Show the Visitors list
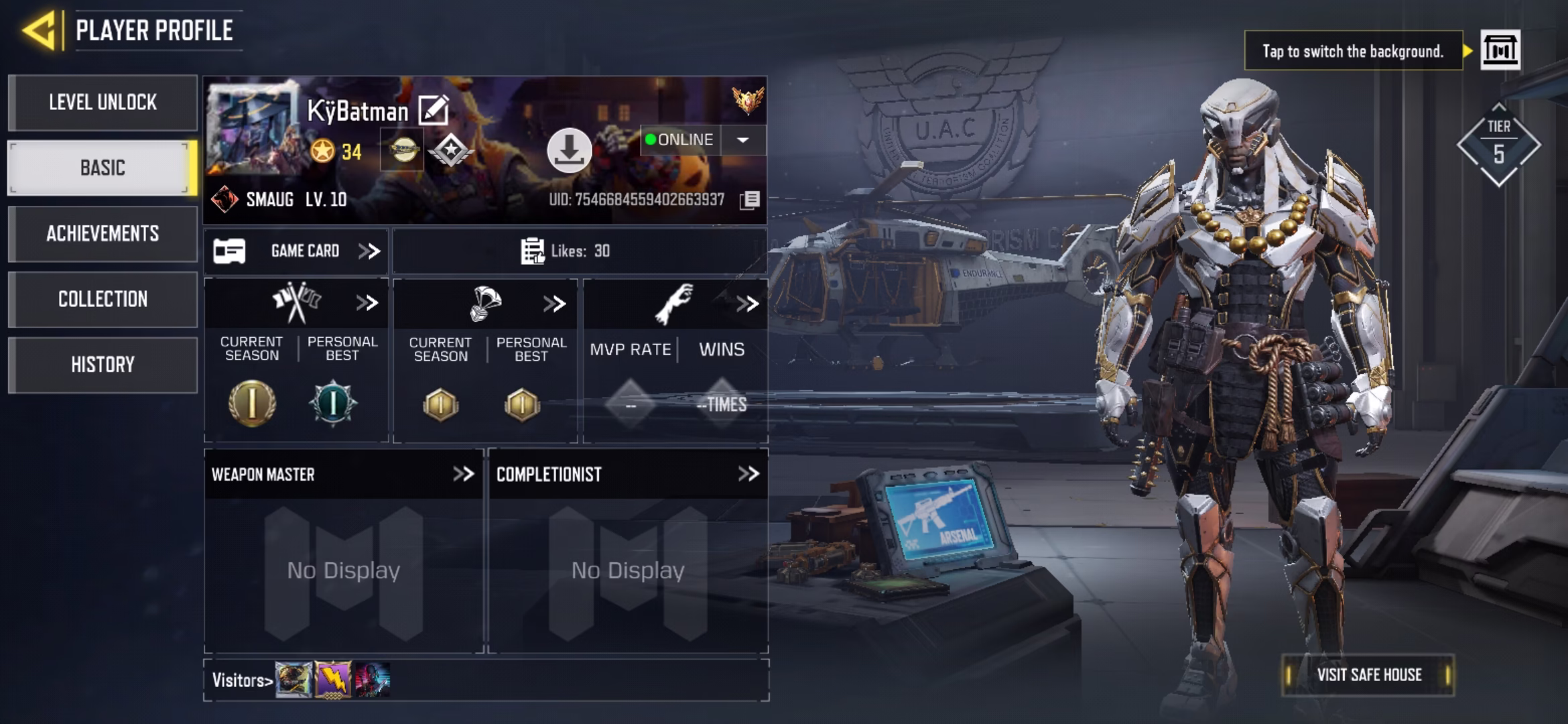Viewport: 1568px width, 724px height. click(x=243, y=680)
